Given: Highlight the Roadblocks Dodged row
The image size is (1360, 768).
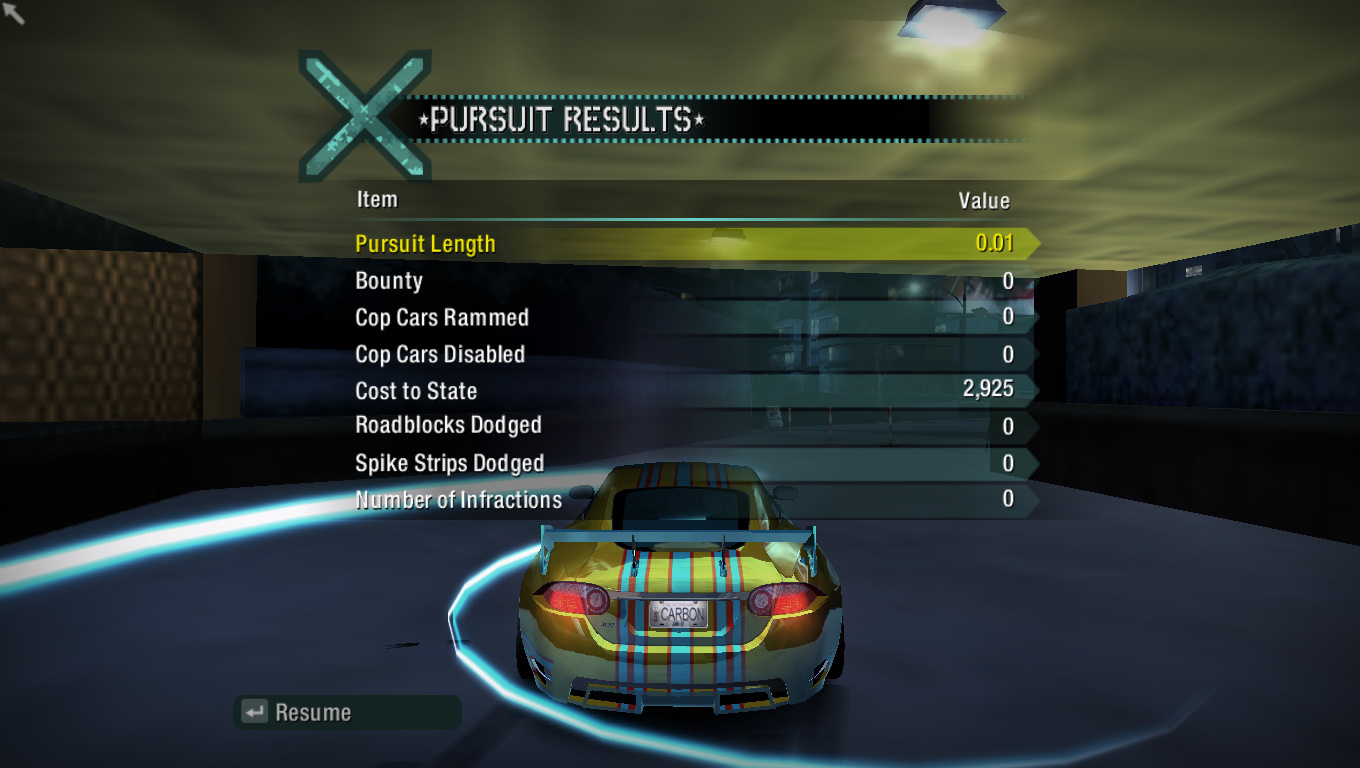Looking at the screenshot, I should [x=690, y=426].
